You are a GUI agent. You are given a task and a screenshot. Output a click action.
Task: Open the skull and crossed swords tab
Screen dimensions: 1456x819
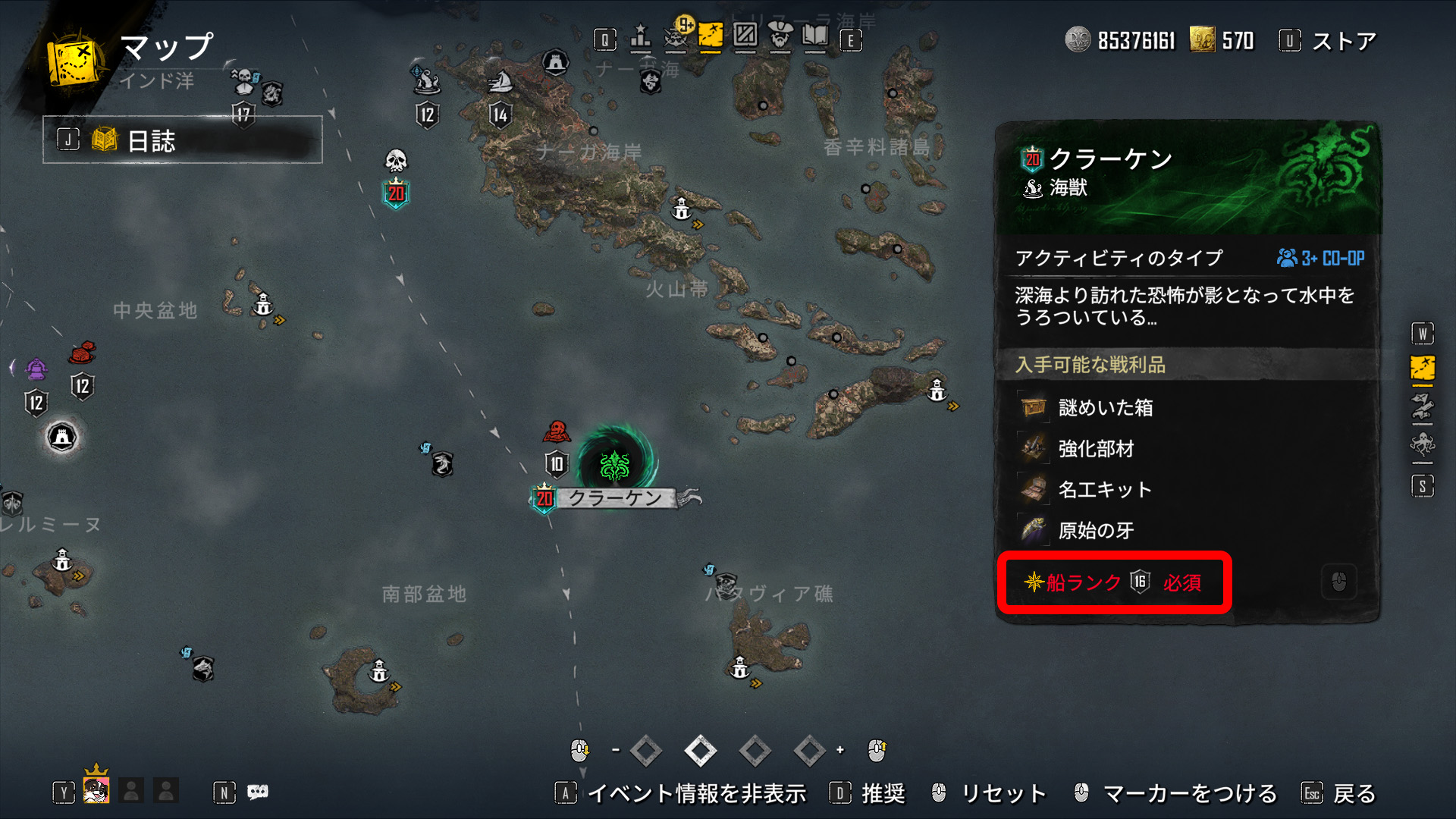pos(675,38)
